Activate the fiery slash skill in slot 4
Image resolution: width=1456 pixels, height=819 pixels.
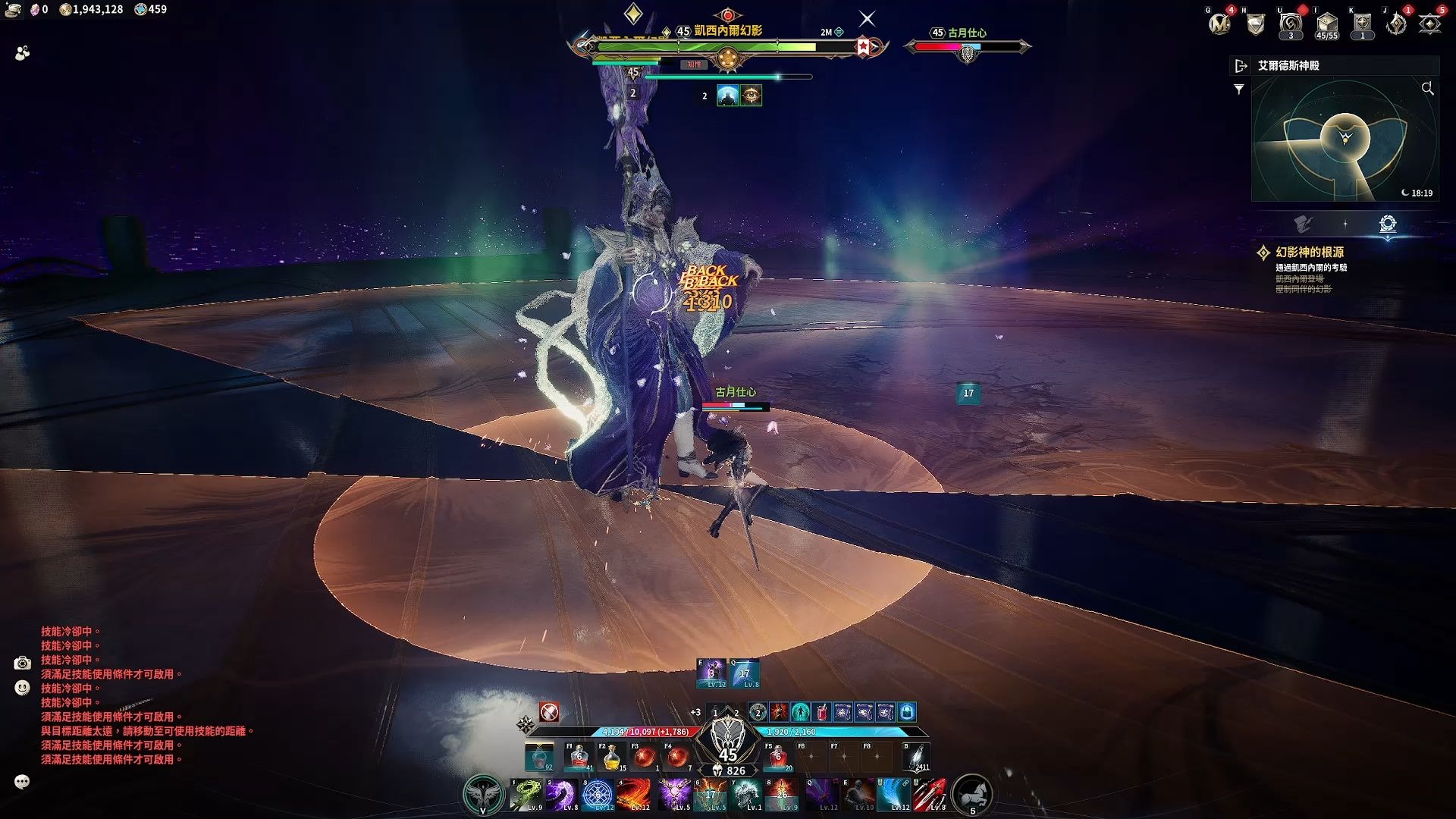tap(634, 795)
